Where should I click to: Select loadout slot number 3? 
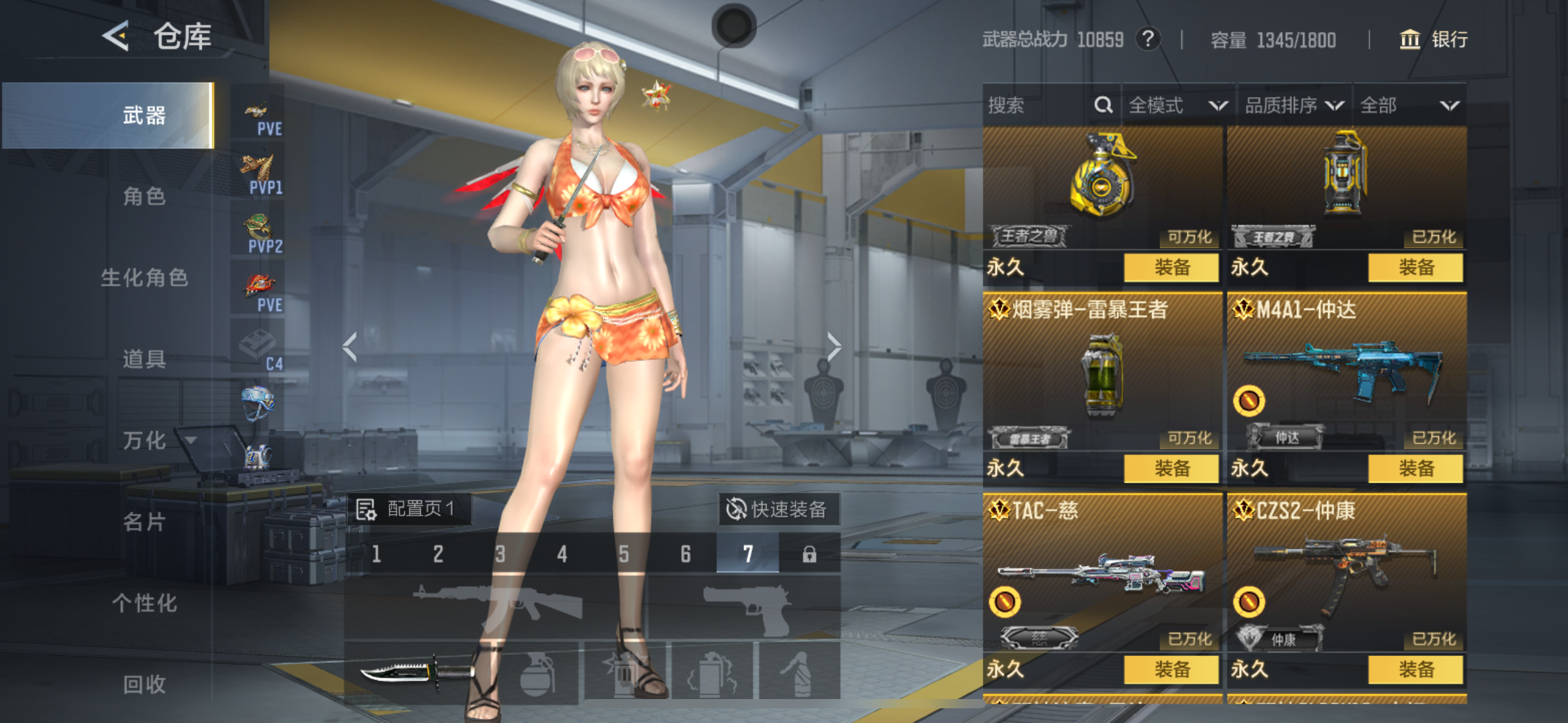(x=500, y=554)
